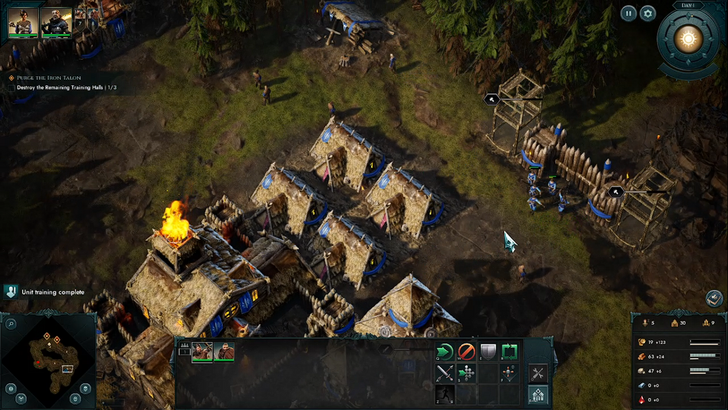The image size is (728, 410).
Task: Activate the shield hold position command
Action: coord(488,351)
